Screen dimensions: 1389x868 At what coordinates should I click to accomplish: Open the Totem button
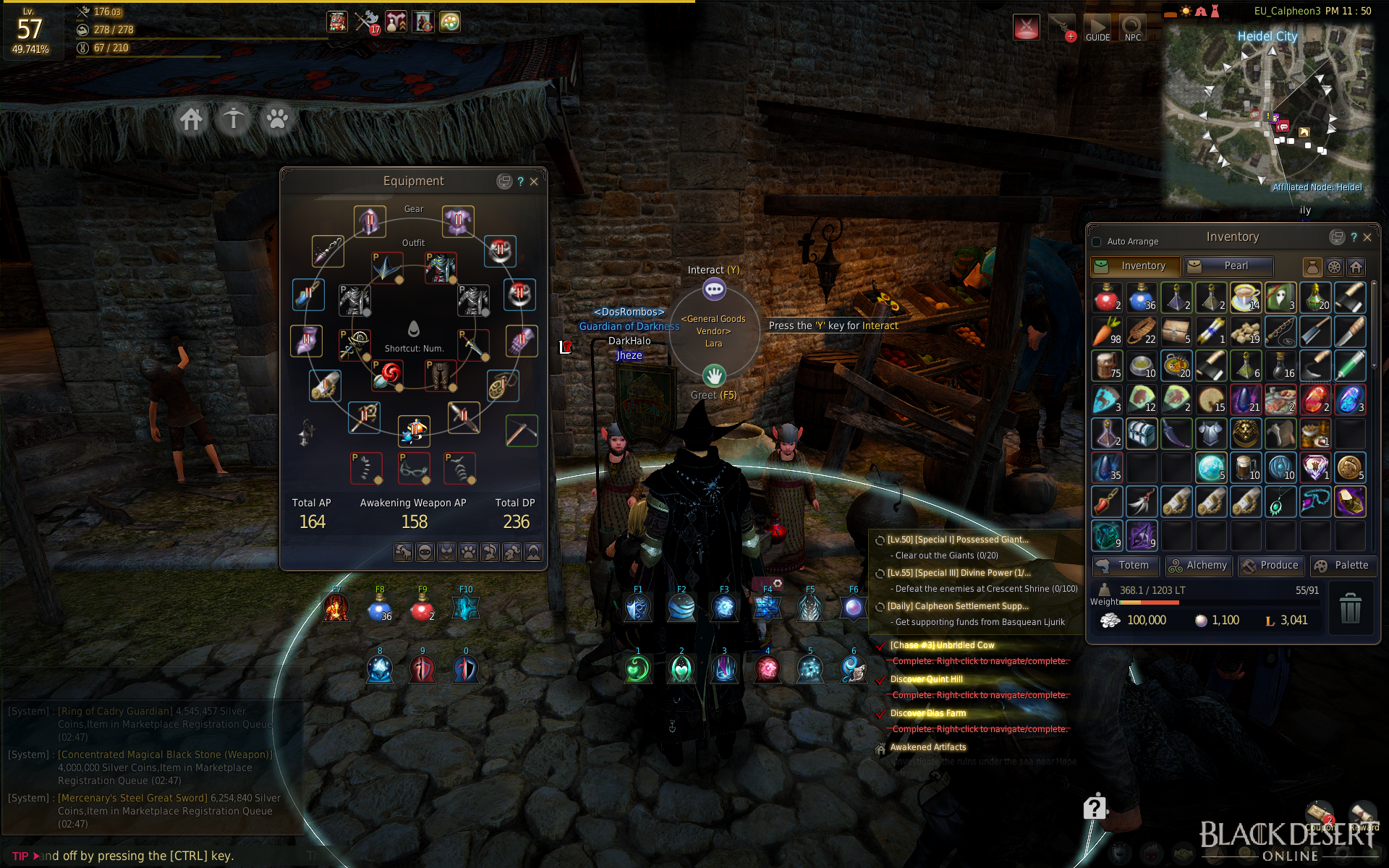tap(1125, 566)
